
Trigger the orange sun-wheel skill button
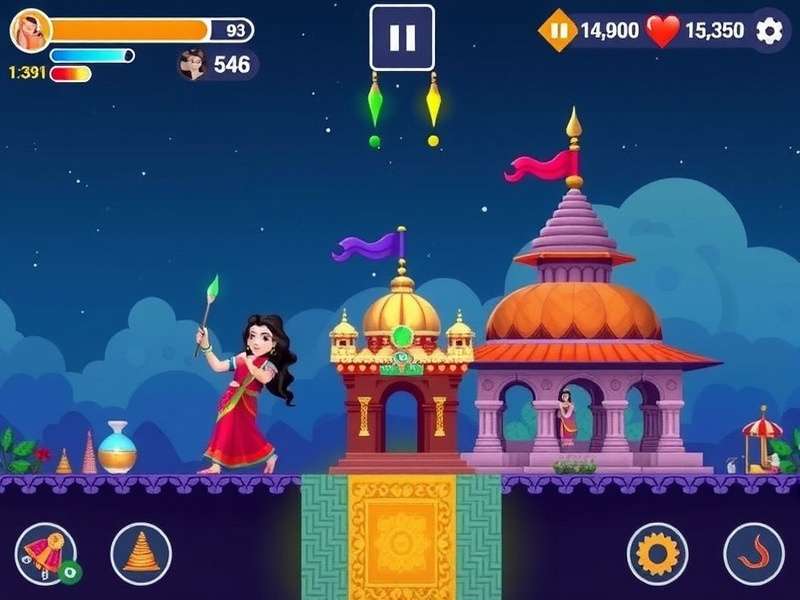(657, 553)
